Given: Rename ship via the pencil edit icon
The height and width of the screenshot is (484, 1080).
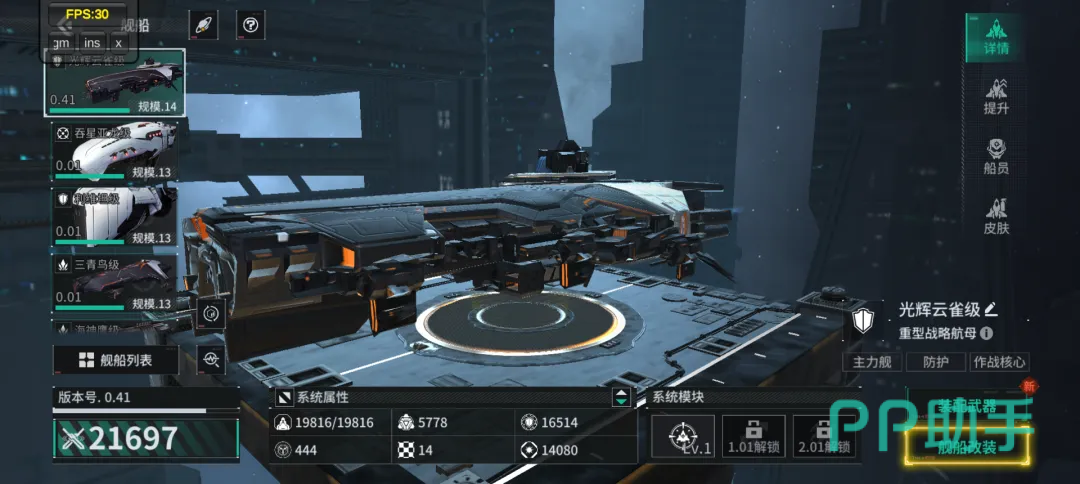Looking at the screenshot, I should [x=991, y=309].
